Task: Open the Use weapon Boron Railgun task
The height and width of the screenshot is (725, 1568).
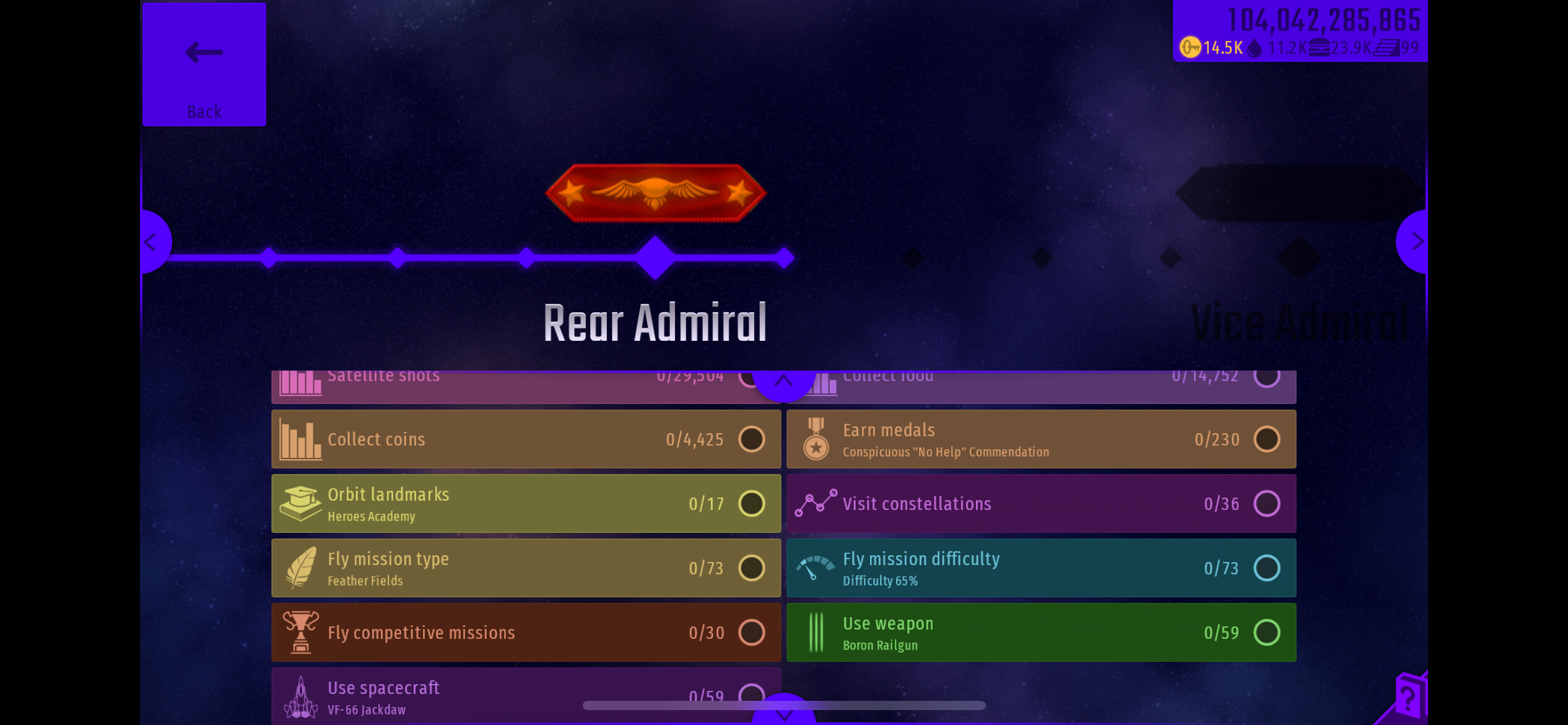Action: pos(1040,633)
